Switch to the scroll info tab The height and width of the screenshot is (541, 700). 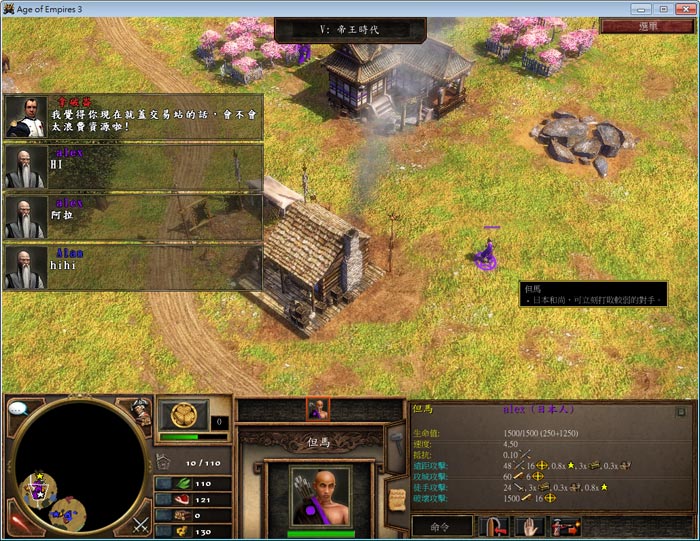tap(395, 500)
